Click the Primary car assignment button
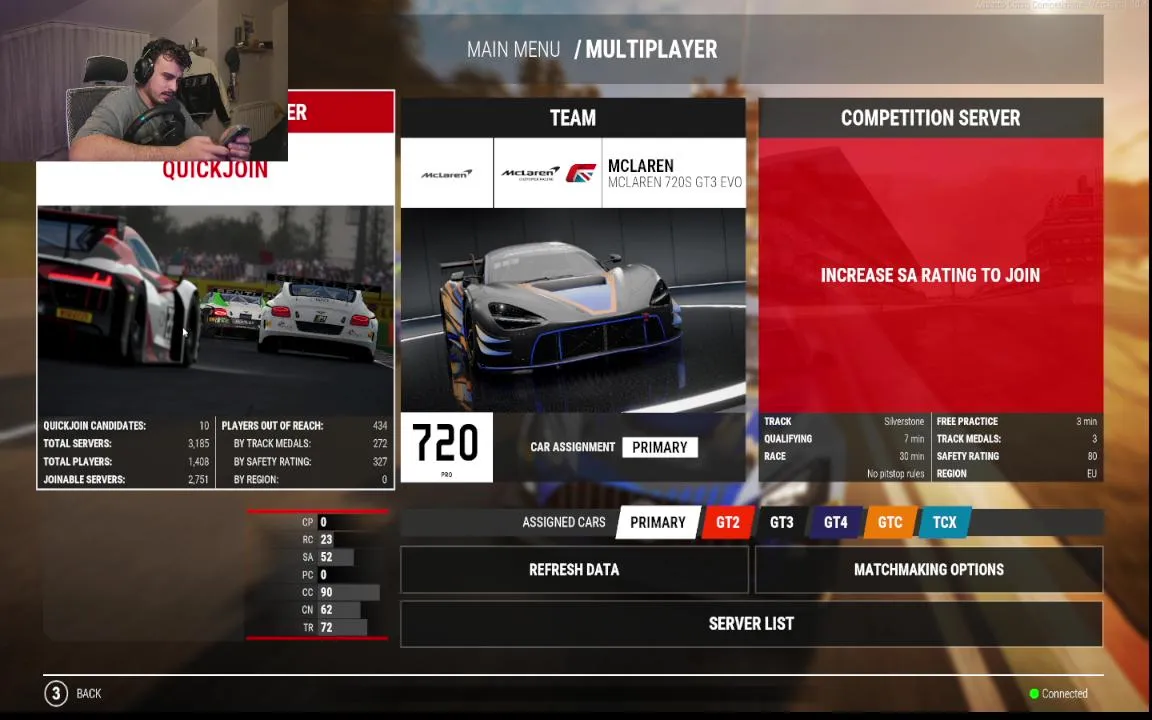The height and width of the screenshot is (720, 1152). tap(659, 447)
